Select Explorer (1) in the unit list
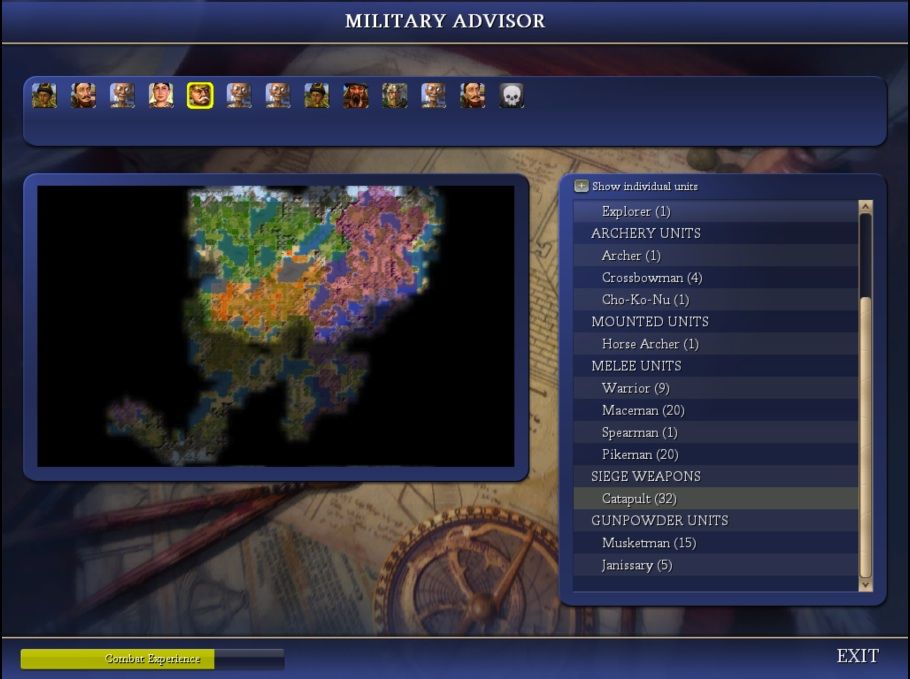Viewport: 910px width, 679px height. 636,211
